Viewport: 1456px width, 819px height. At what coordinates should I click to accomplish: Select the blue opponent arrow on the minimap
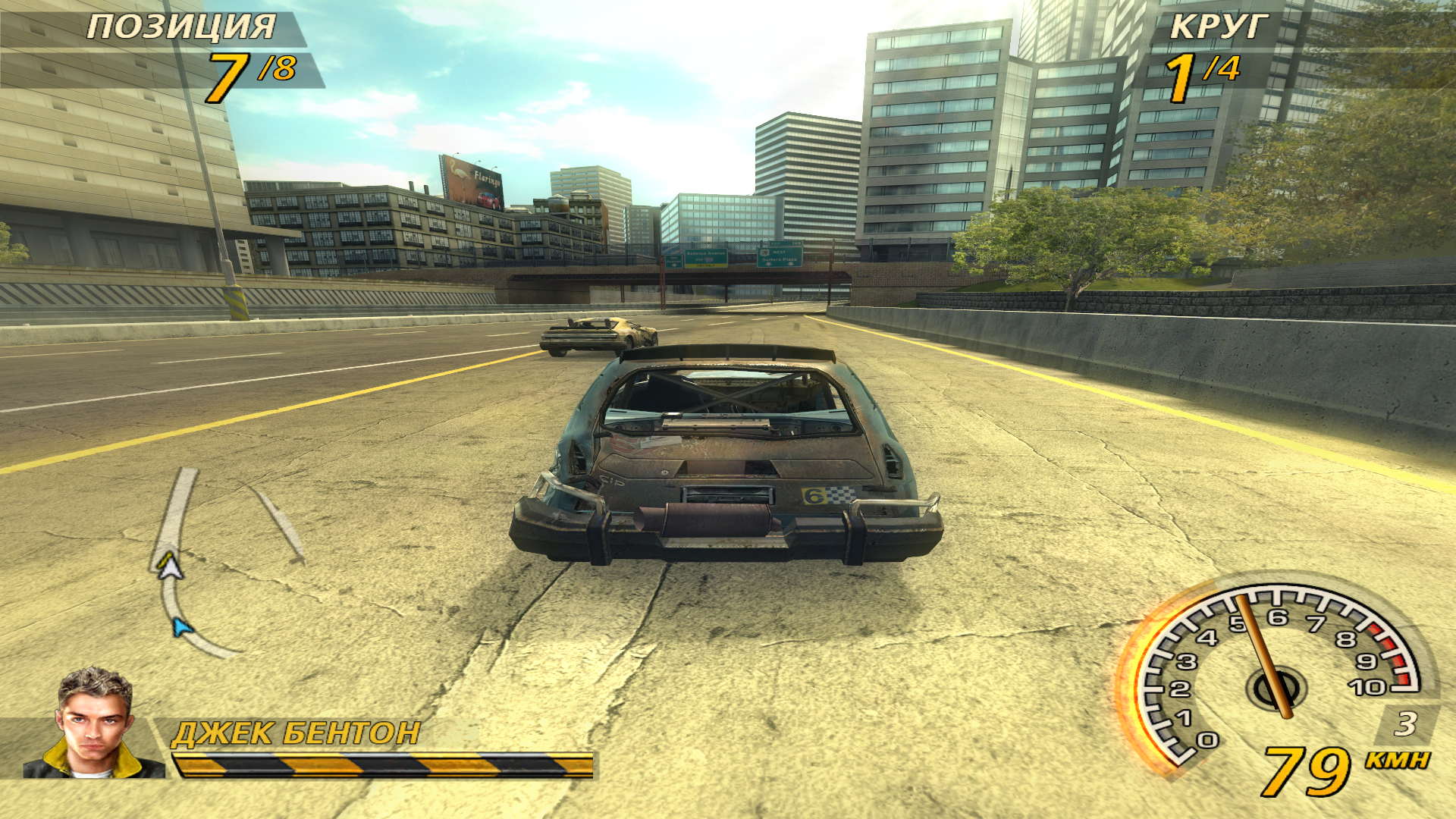(180, 627)
